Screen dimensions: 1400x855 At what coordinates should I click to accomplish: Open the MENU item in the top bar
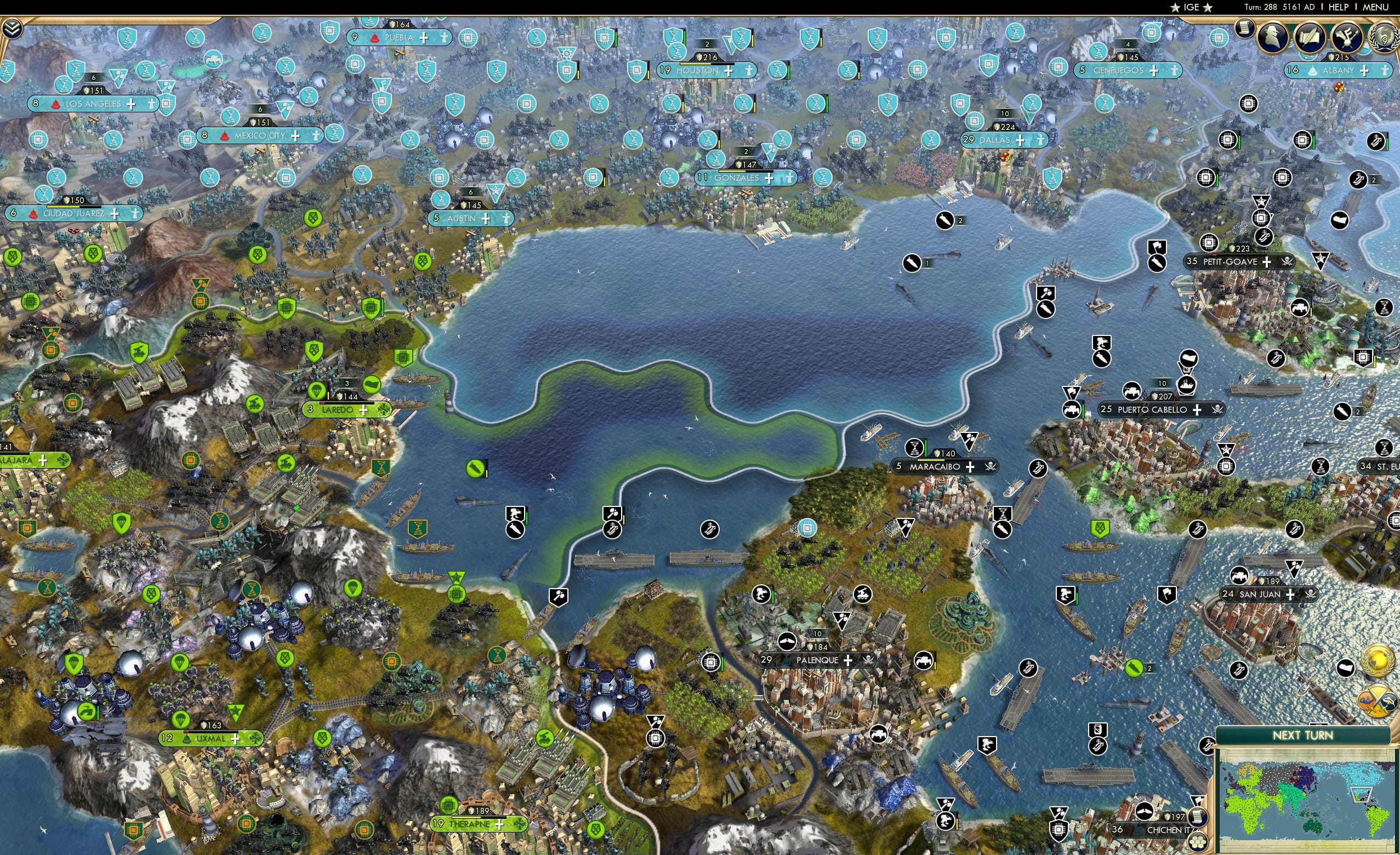[1375, 7]
